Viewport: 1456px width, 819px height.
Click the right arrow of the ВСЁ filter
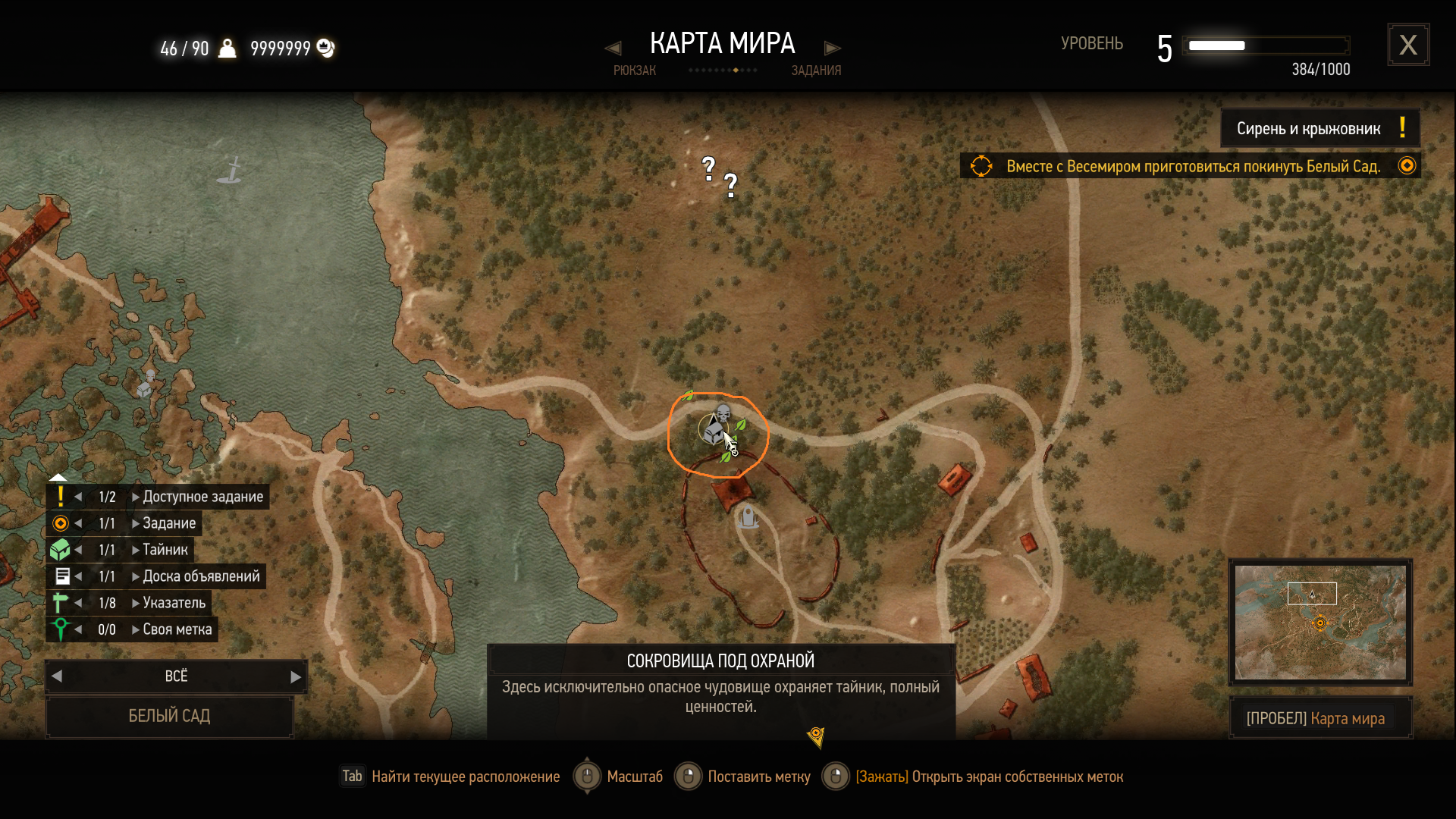pos(296,676)
